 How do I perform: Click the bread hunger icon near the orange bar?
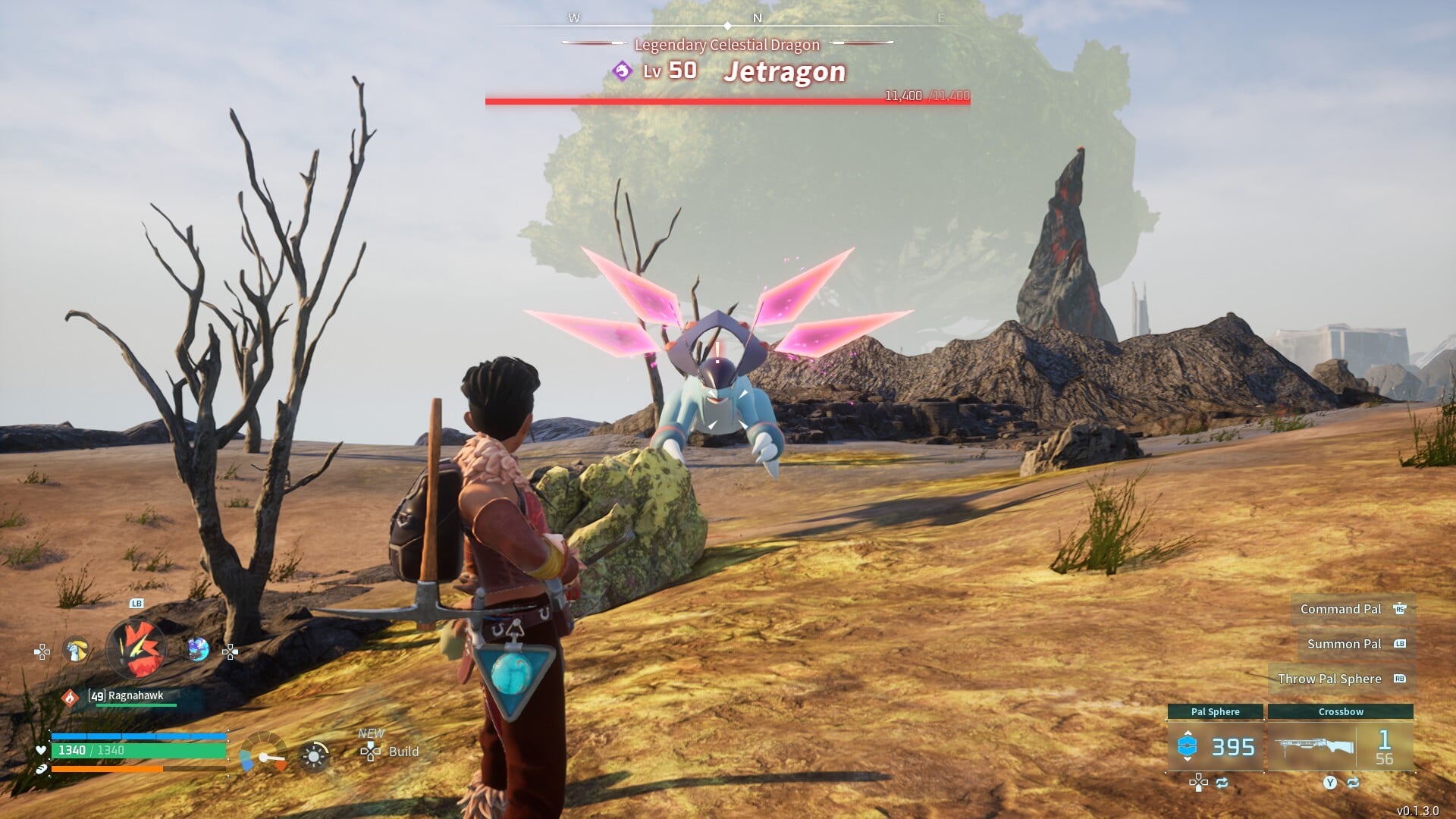42,768
